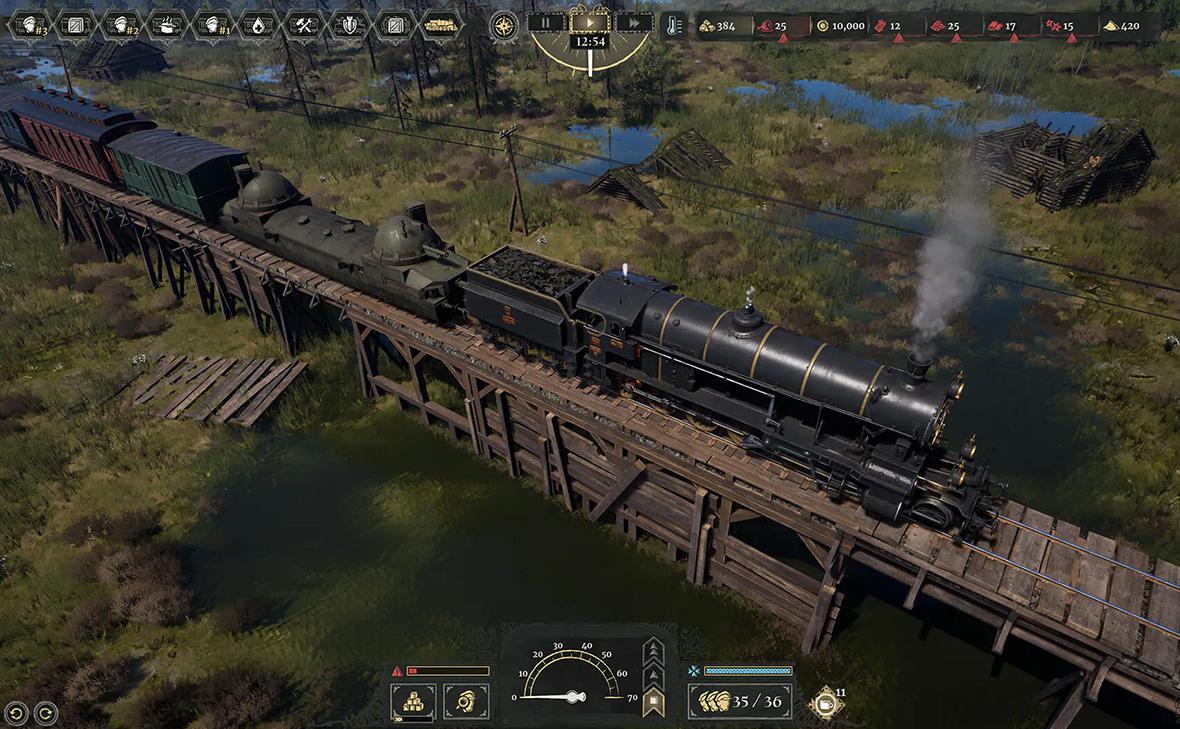Select the armored tank wagon icon
Screen dimensions: 1180x729
point(440,24)
